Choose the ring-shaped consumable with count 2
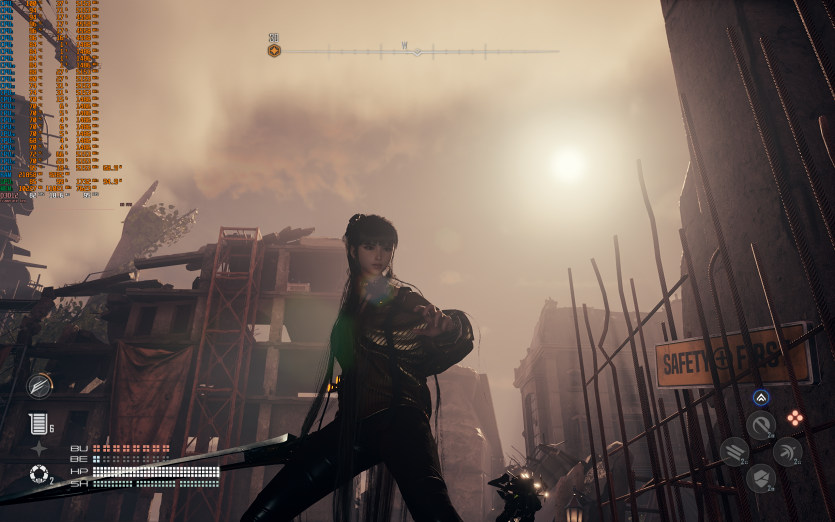Viewport: 835px width, 522px height. point(39,474)
